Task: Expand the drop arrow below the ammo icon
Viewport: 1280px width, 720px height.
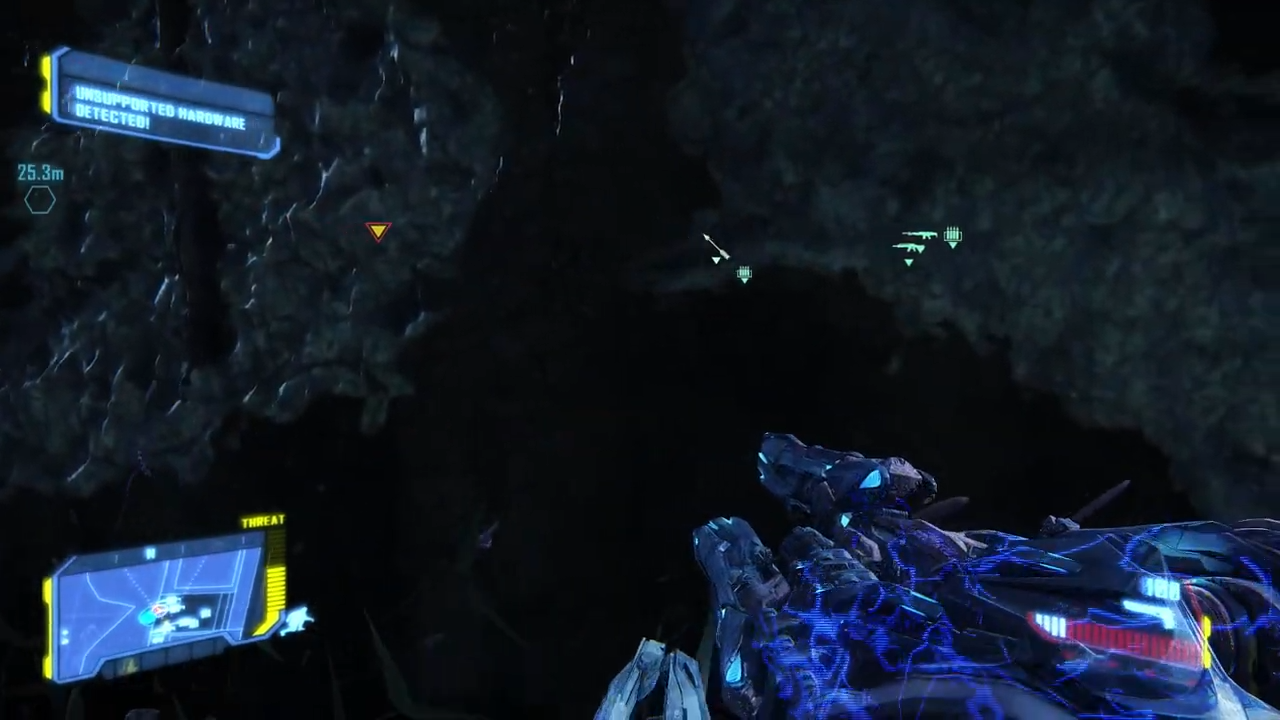Action: pyautogui.click(x=953, y=246)
